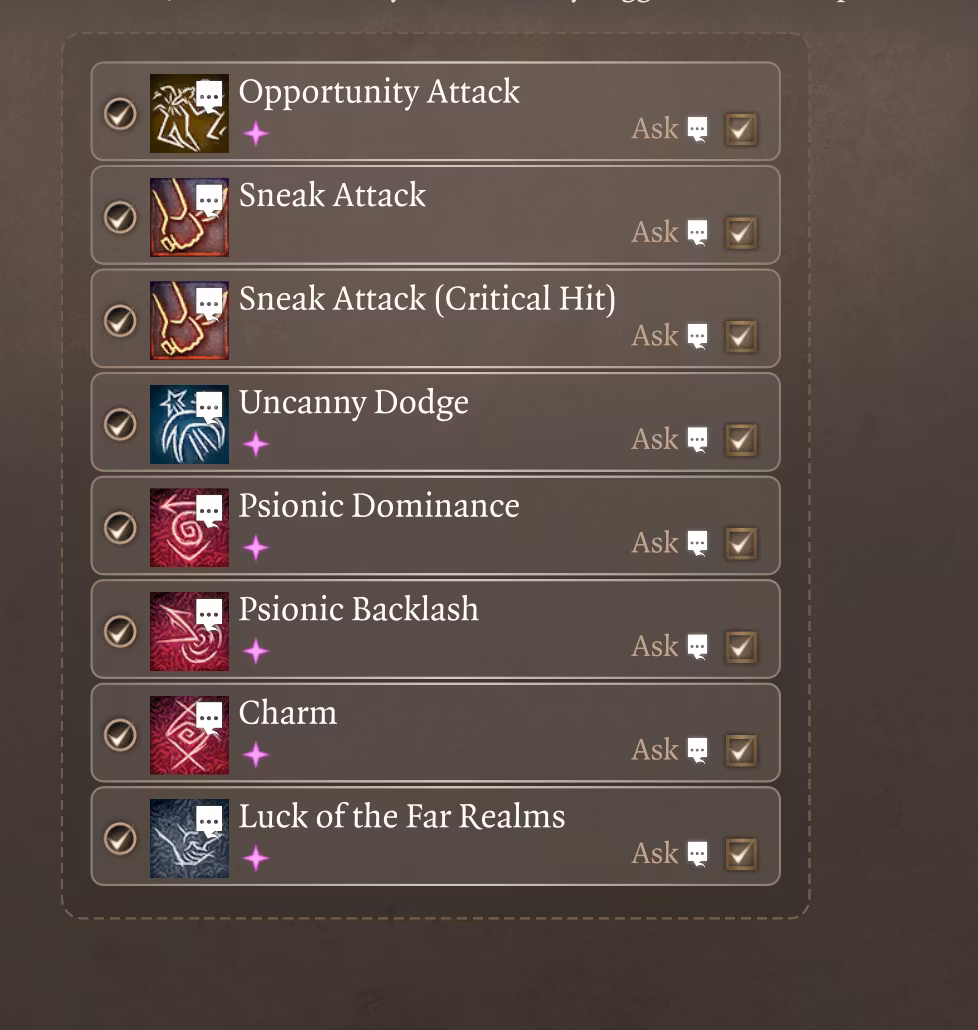The height and width of the screenshot is (1030, 978).
Task: Uncheck Ask for Luck of the Far Realms
Action: (x=740, y=854)
